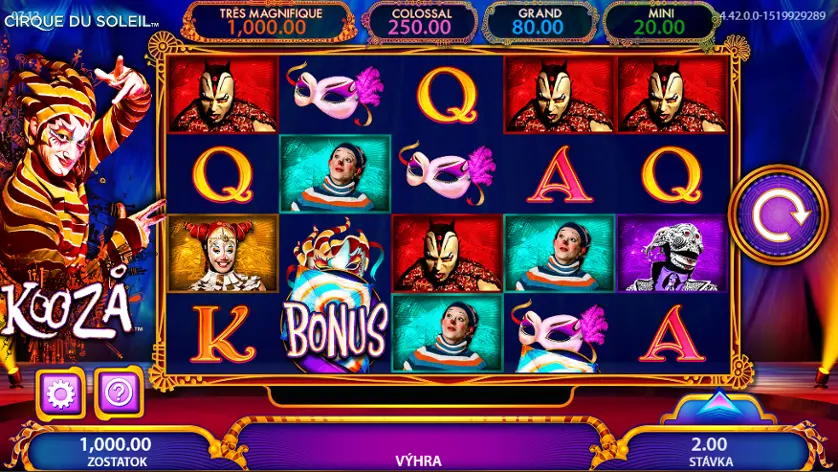Show the question mark help page
The height and width of the screenshot is (472, 838).
(119, 393)
